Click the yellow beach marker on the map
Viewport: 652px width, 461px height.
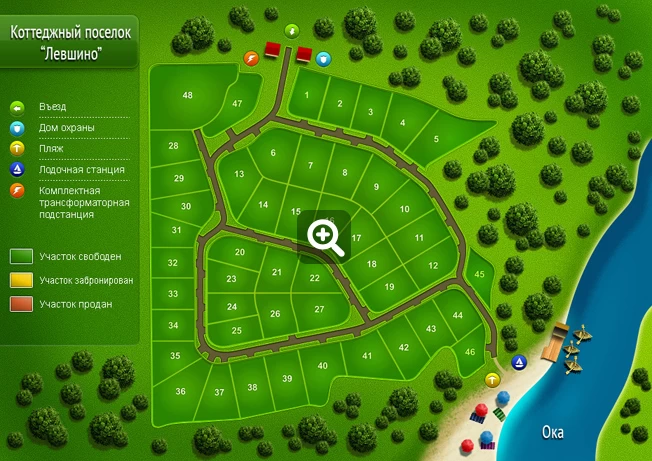(x=492, y=380)
